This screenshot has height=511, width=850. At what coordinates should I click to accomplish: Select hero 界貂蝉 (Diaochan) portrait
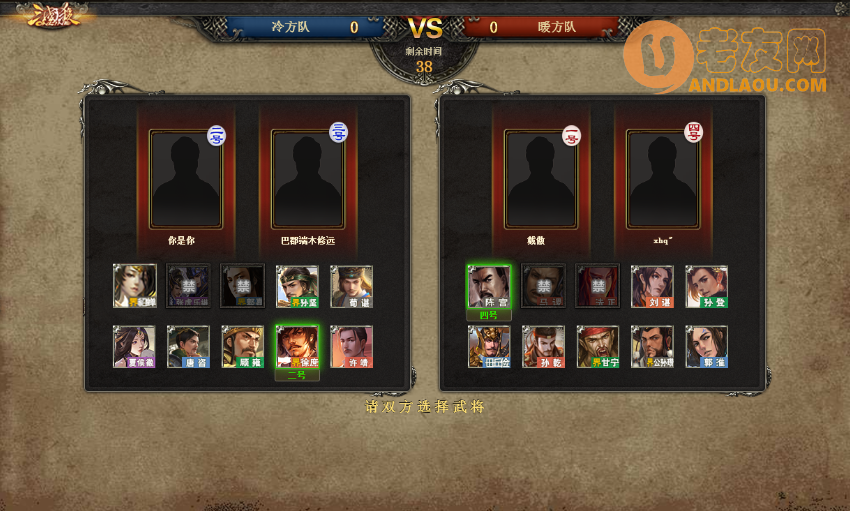tap(134, 286)
